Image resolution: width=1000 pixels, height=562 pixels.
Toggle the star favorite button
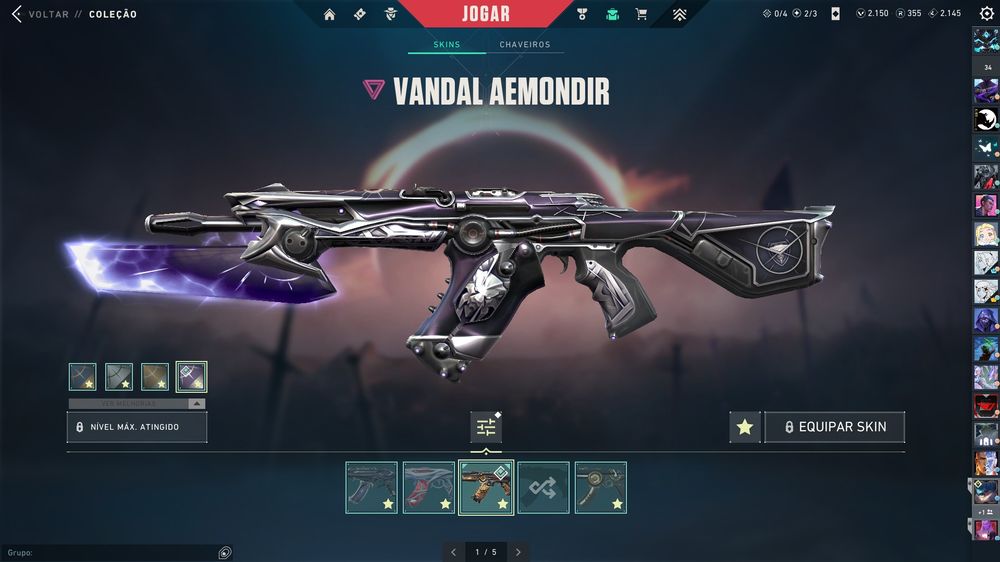[744, 427]
